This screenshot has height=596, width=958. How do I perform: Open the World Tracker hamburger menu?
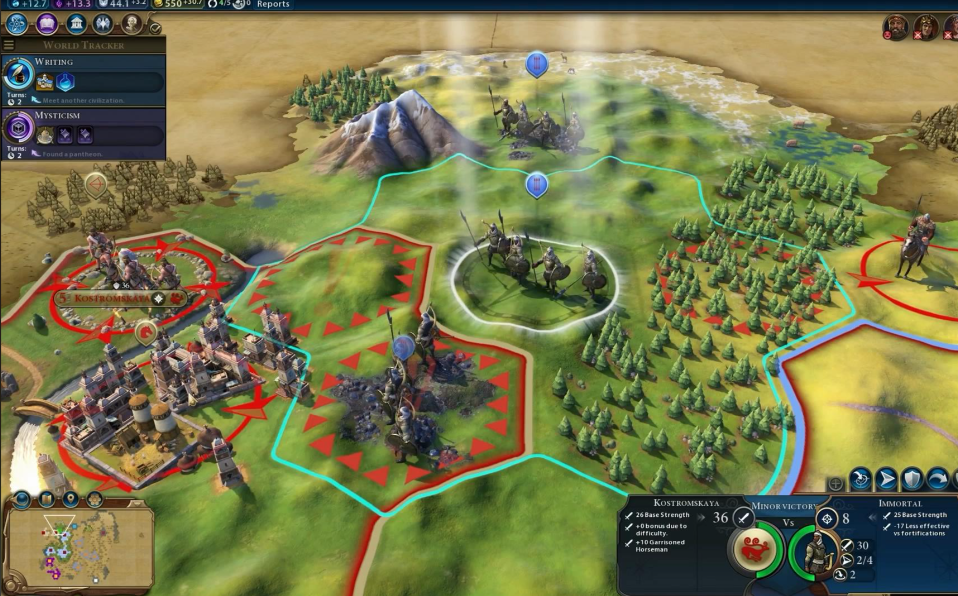(9, 45)
